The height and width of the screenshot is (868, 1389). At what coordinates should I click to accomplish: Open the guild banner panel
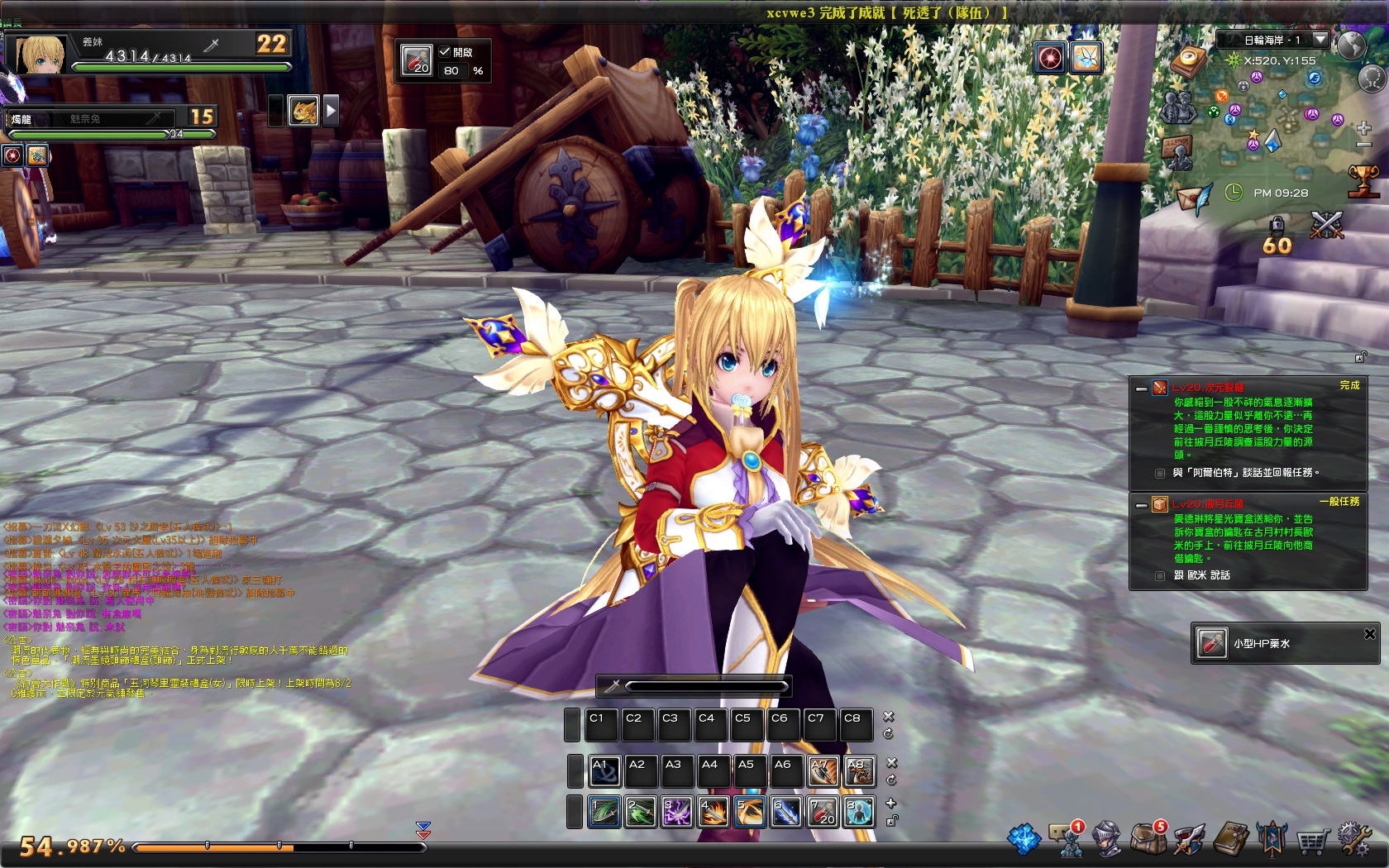click(1272, 840)
